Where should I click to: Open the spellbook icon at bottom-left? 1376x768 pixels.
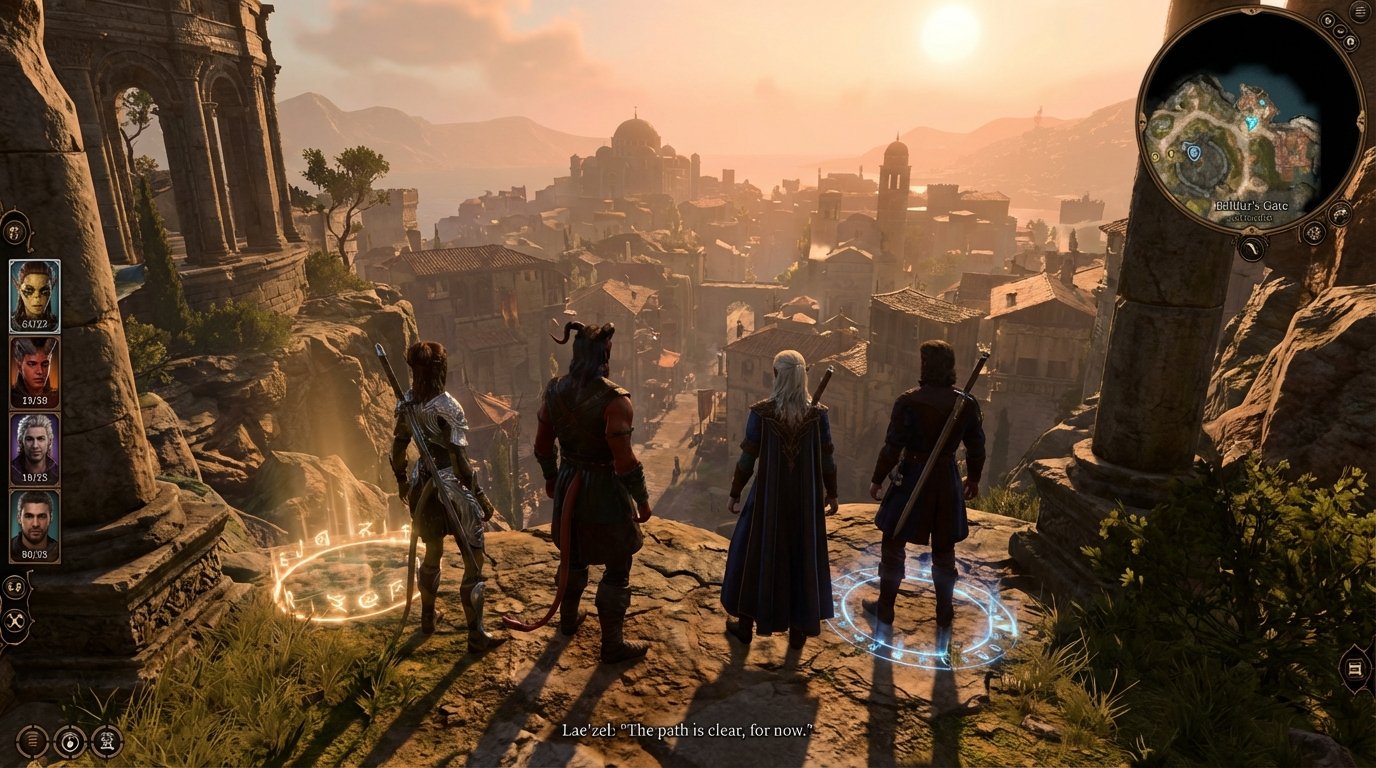(x=107, y=741)
